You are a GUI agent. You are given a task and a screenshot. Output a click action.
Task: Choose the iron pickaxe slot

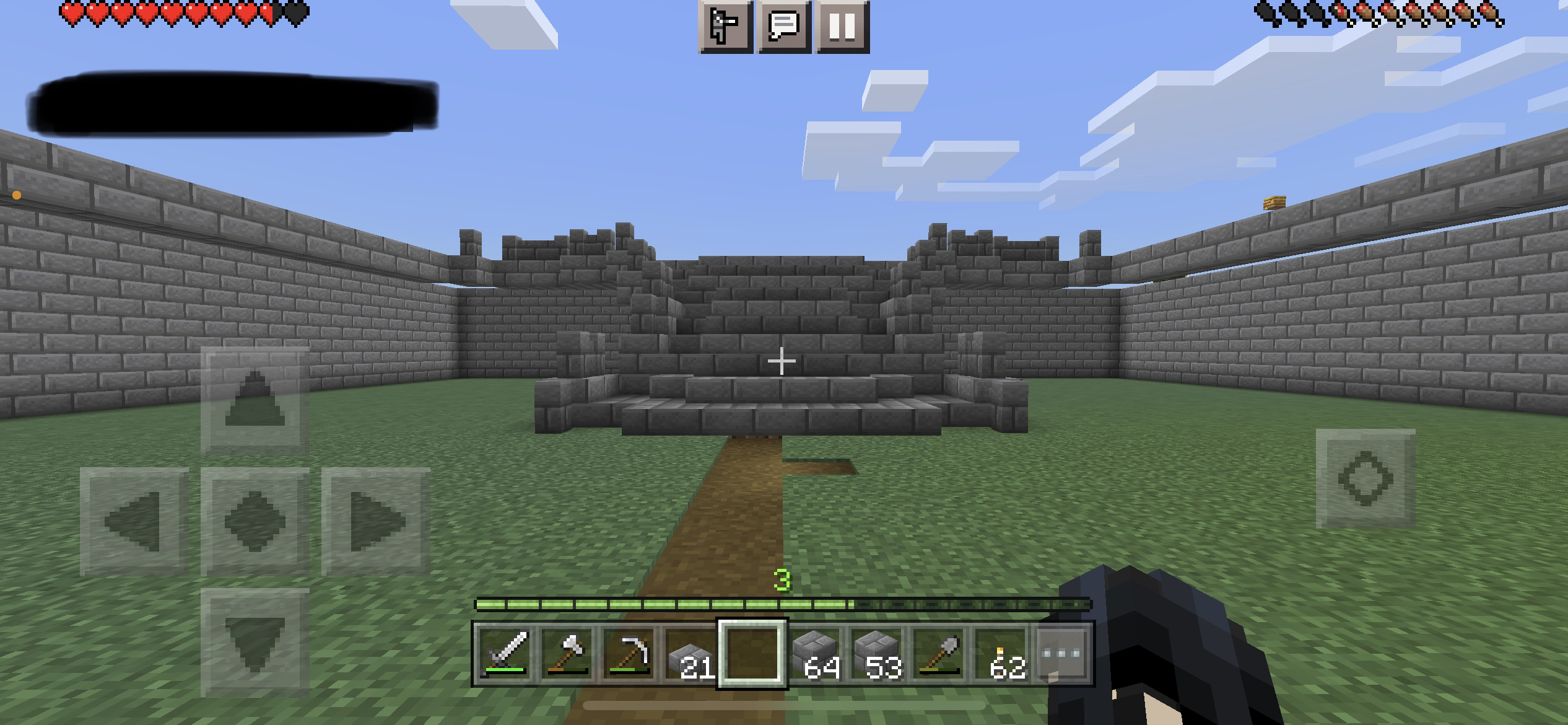tap(629, 654)
